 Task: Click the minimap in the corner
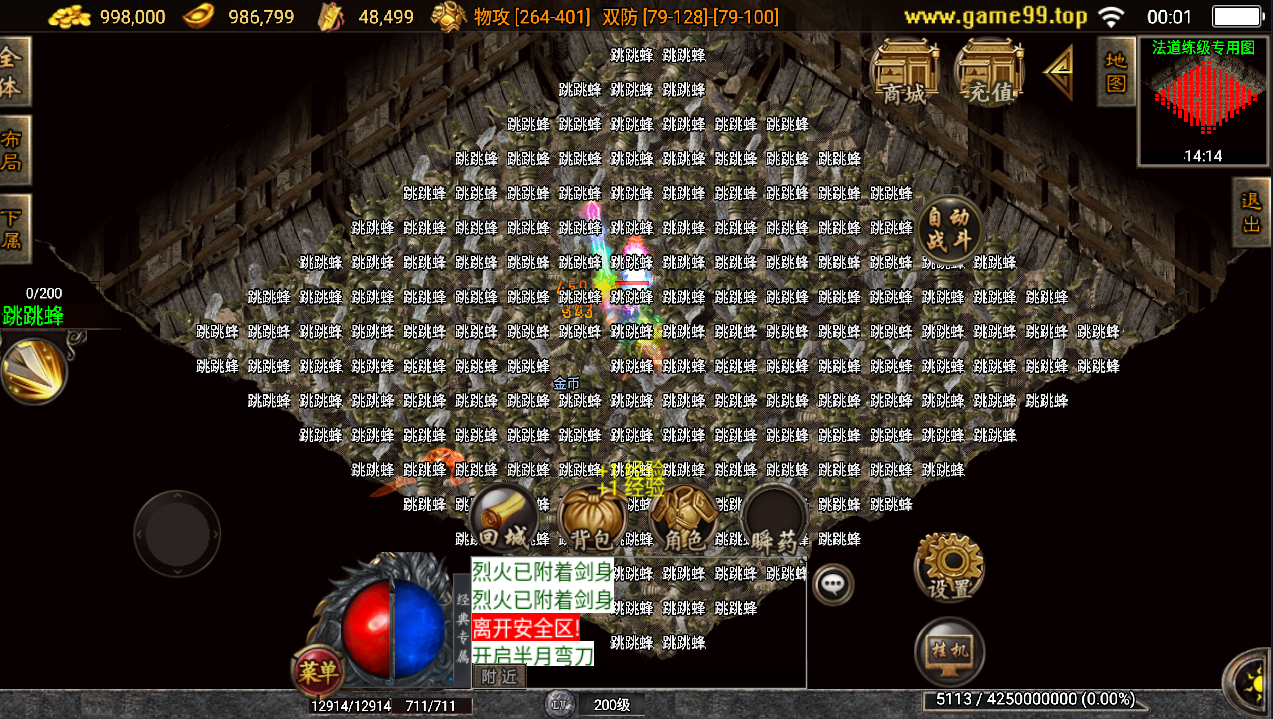click(1203, 101)
